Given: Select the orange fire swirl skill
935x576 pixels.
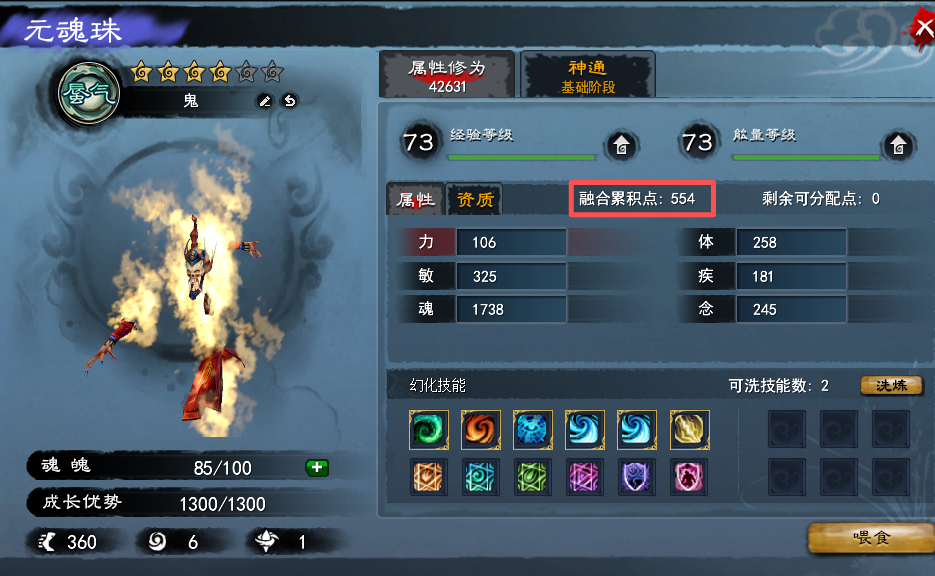Looking at the screenshot, I should [481, 430].
